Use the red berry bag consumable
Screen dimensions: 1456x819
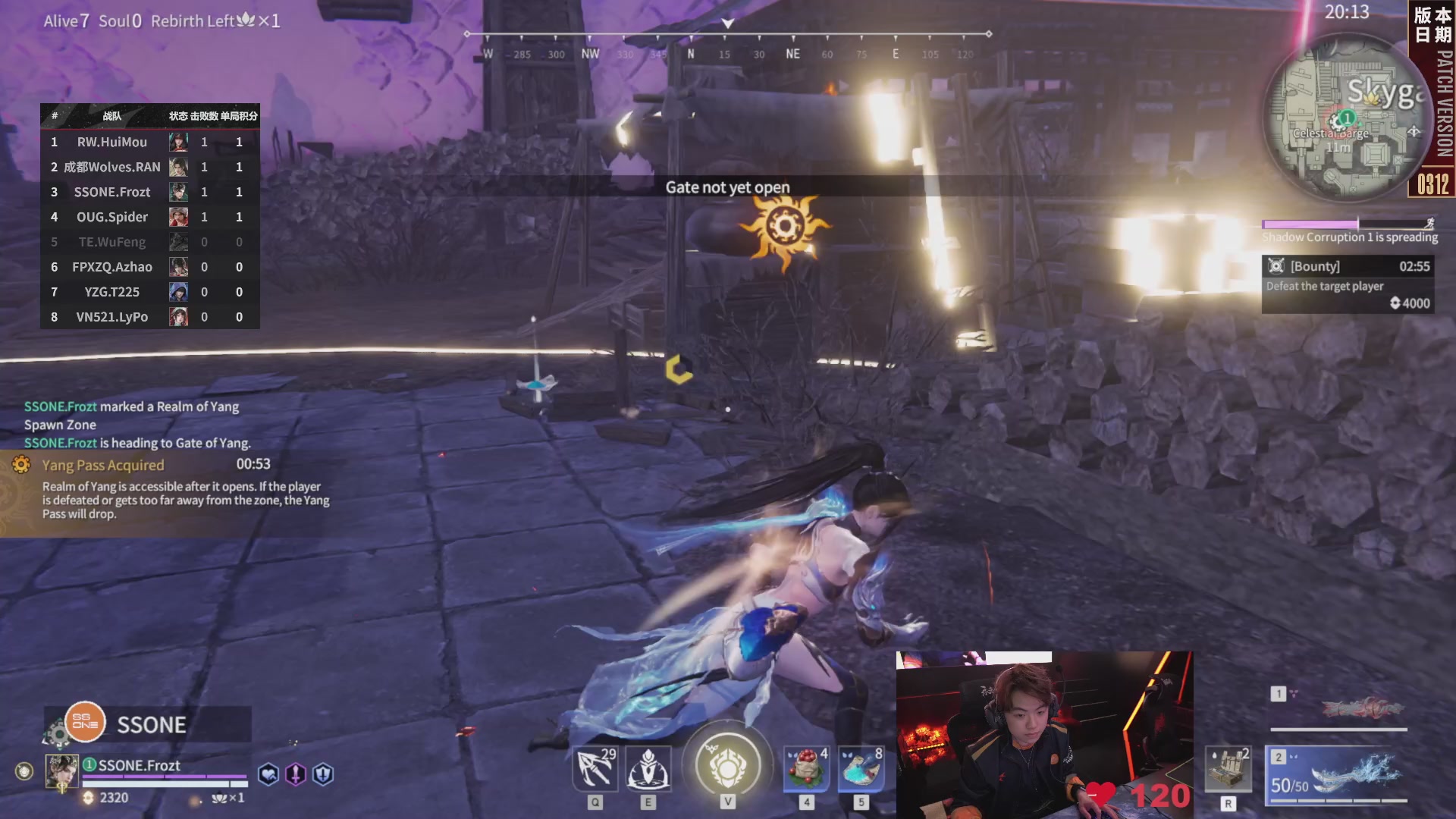coord(806,769)
